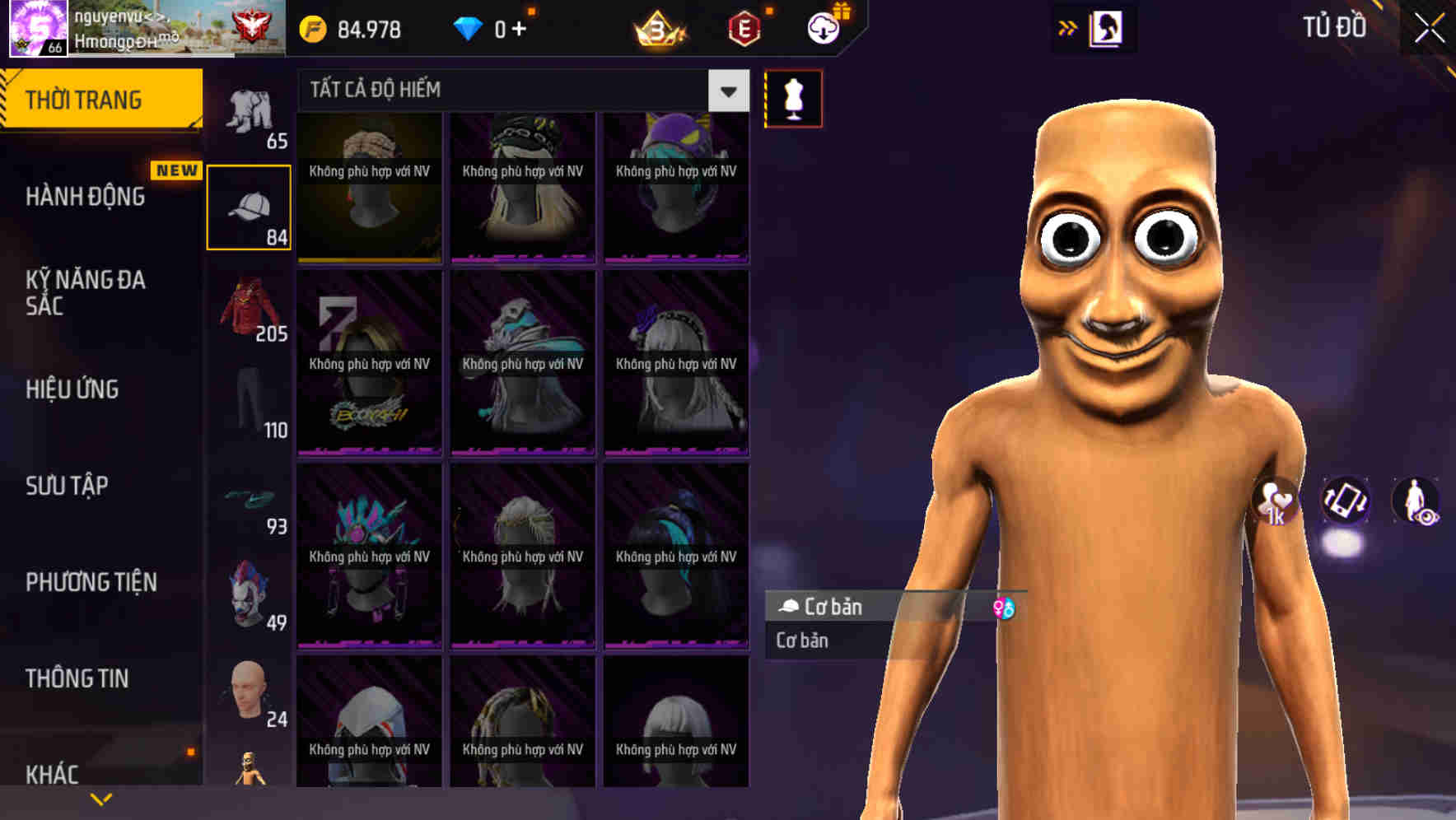Open the TẤT CẢ ĐỘ HIẾM rarity dropdown
The height and width of the screenshot is (820, 1456).
pos(727,91)
